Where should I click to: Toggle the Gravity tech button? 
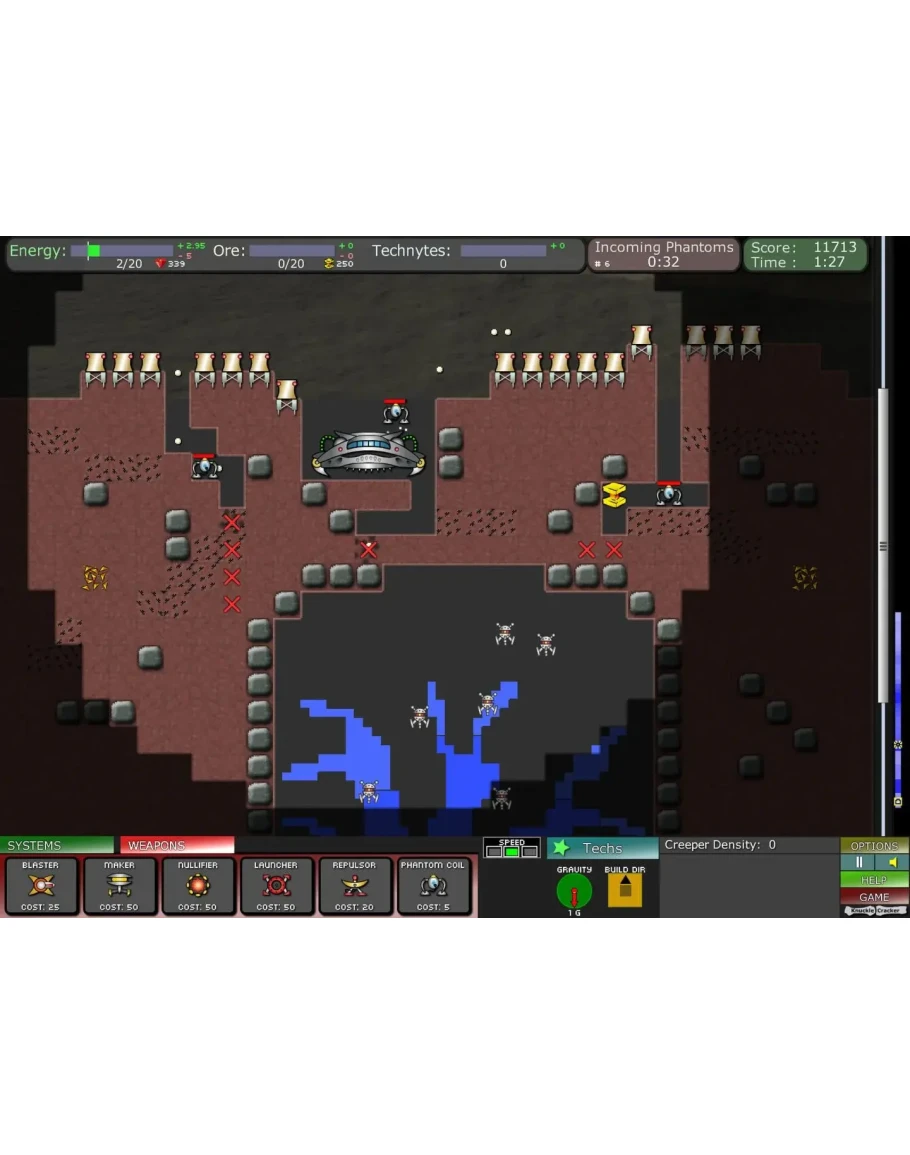pos(574,889)
